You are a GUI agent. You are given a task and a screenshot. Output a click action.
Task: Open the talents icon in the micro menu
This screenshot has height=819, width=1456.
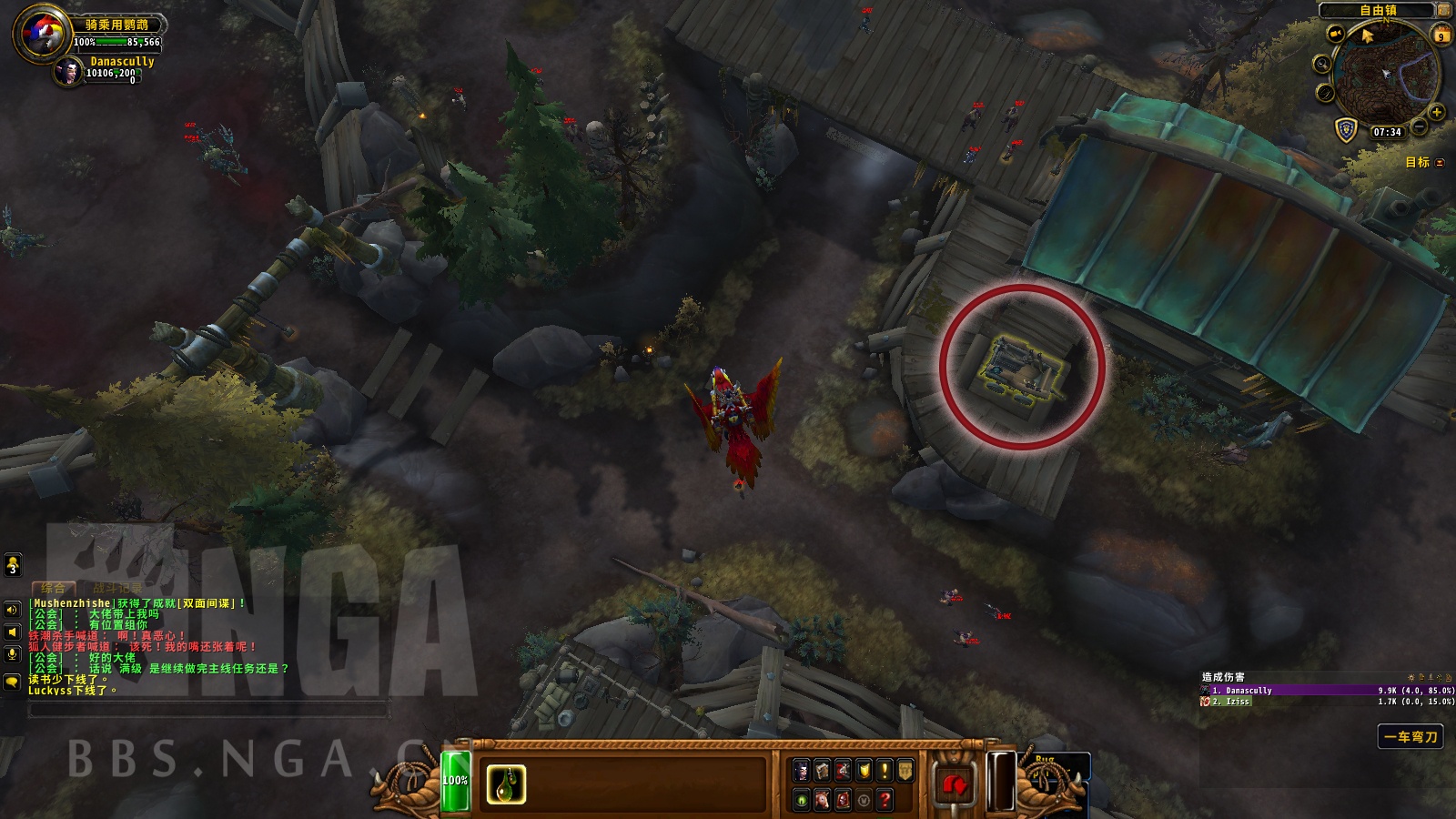coord(843,771)
